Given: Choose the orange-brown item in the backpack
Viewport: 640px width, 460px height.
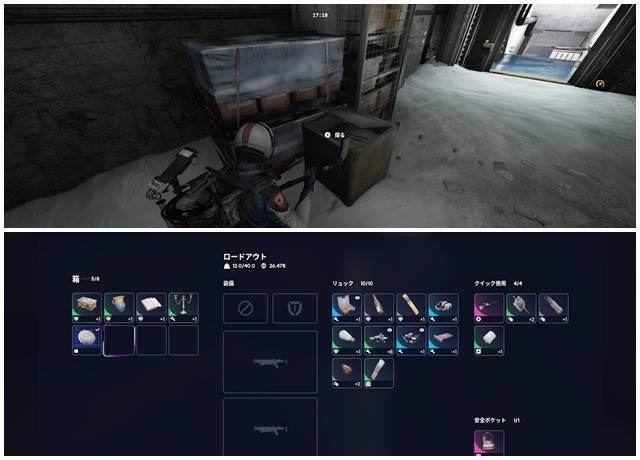Looking at the screenshot, I should pyautogui.click(x=347, y=372).
